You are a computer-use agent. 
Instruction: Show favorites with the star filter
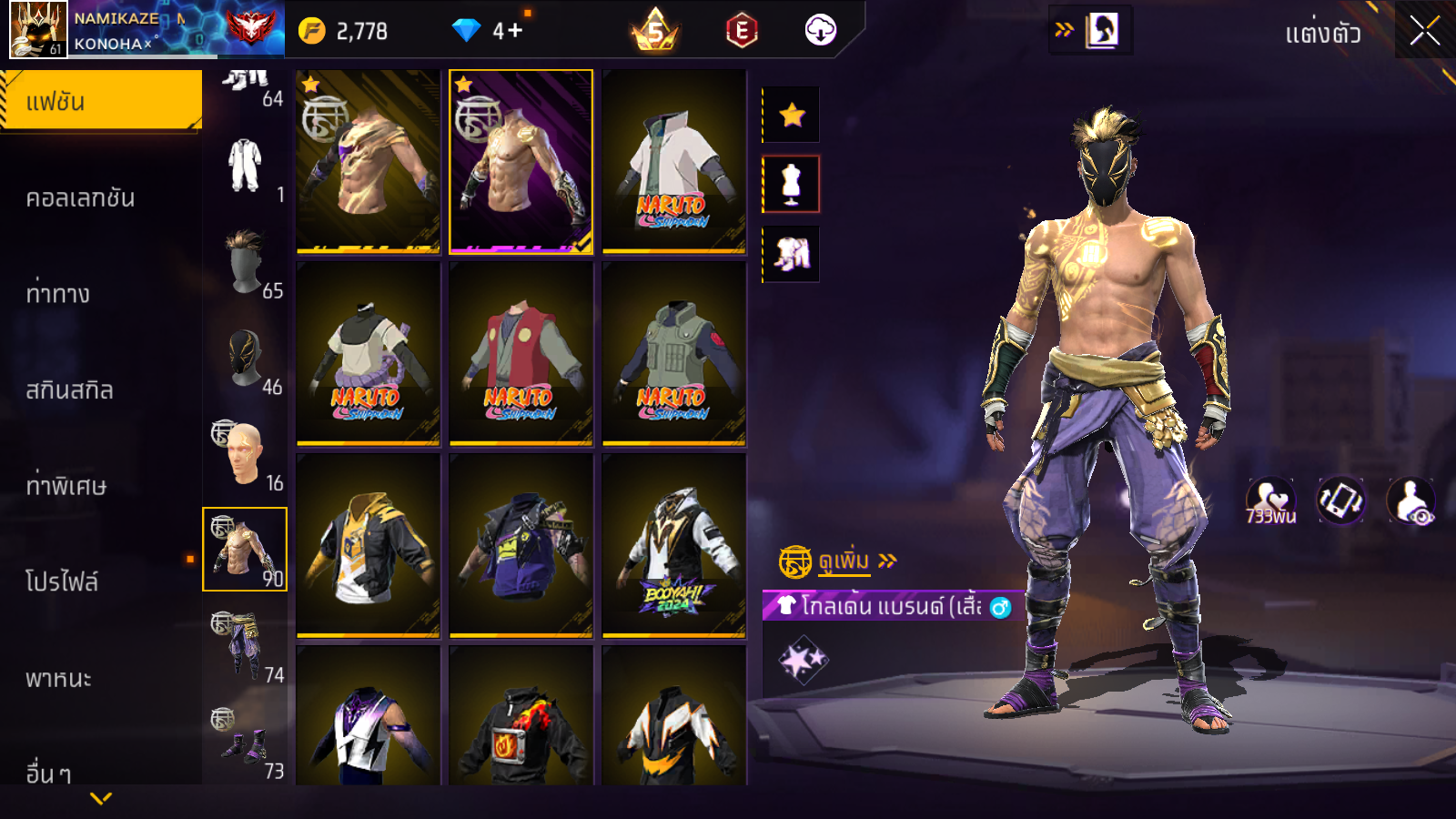pyautogui.click(x=792, y=115)
